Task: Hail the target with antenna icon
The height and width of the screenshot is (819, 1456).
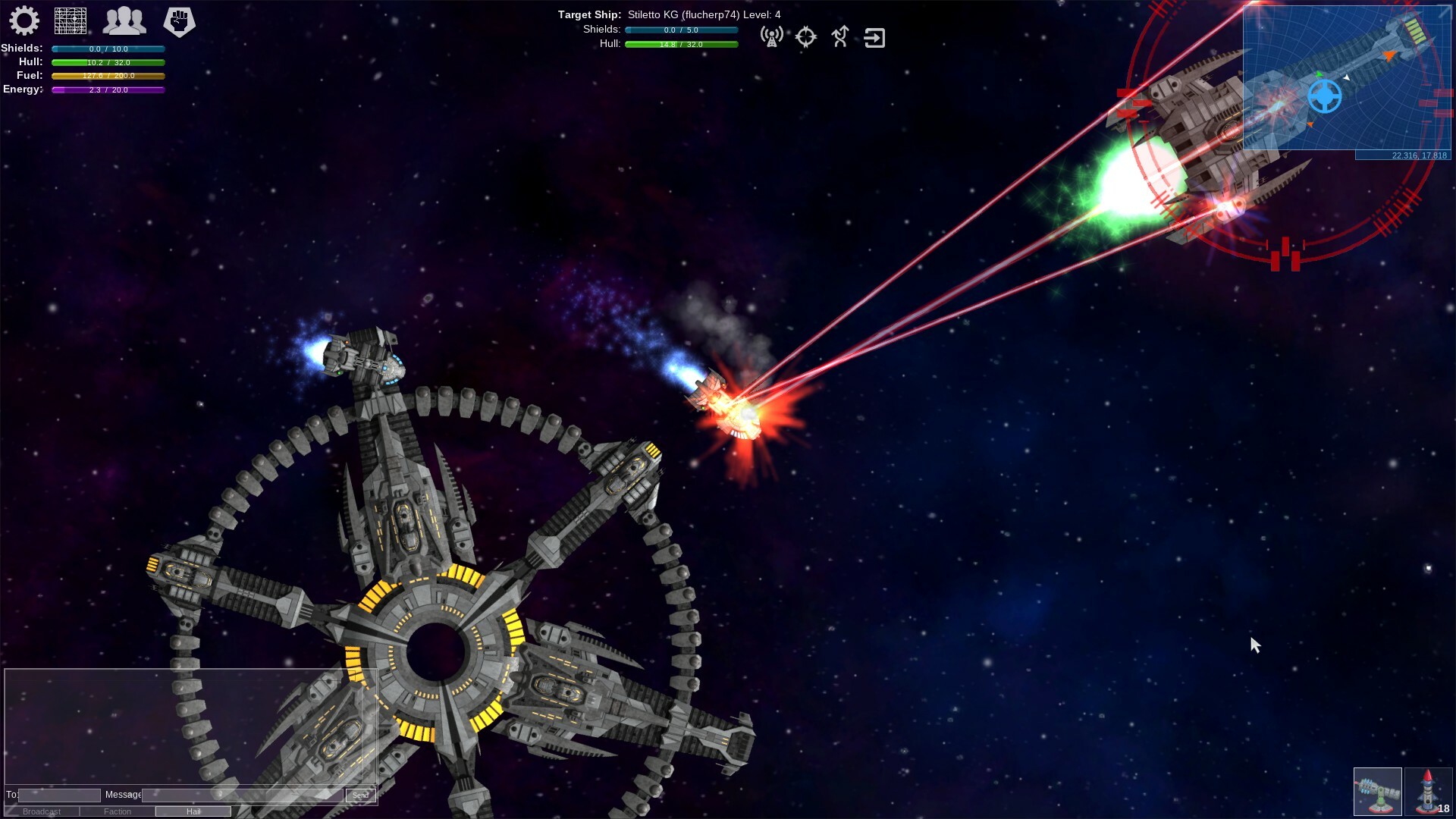Action: pyautogui.click(x=771, y=37)
